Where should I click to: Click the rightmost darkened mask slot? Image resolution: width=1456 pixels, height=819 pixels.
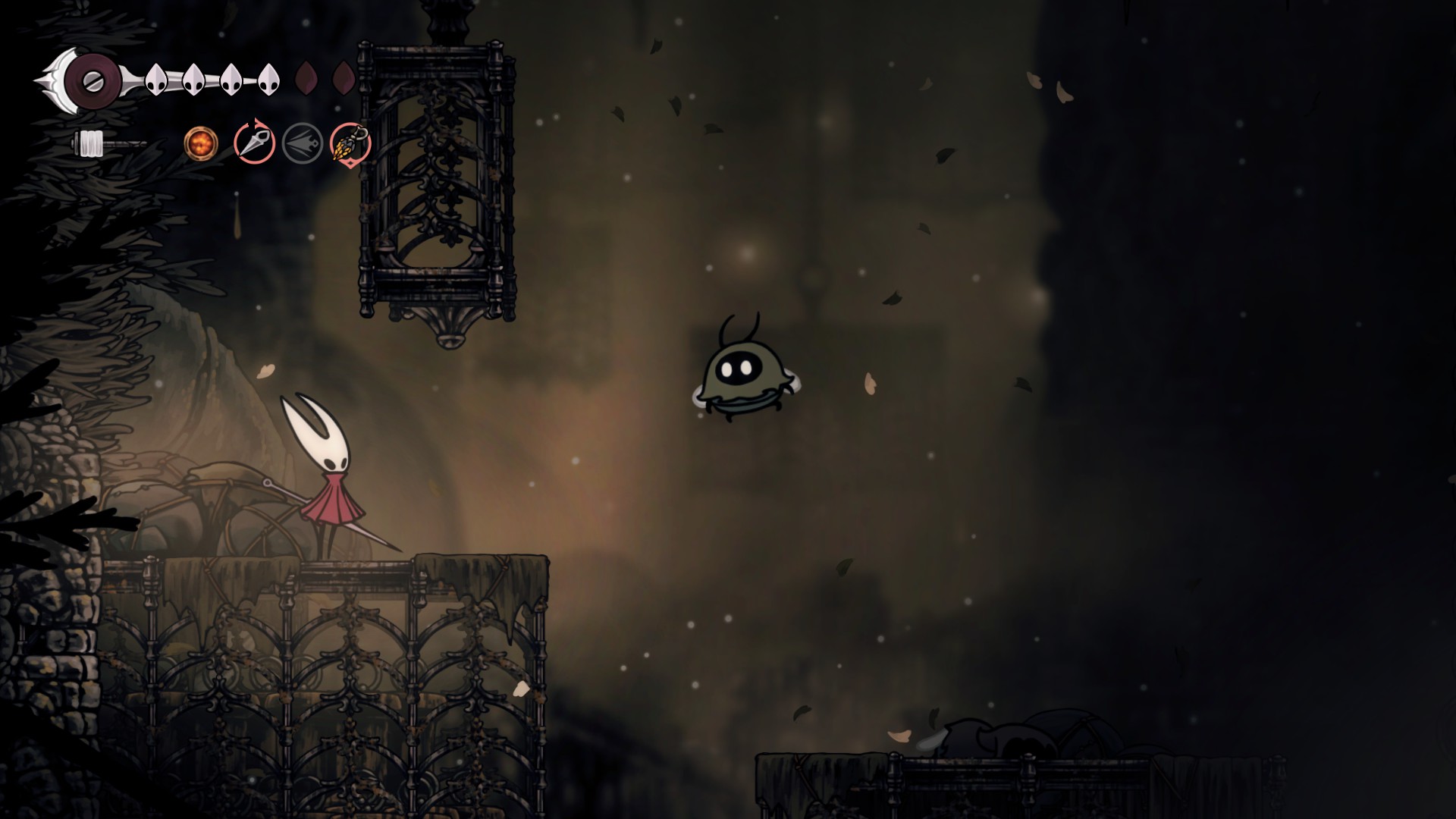point(343,77)
